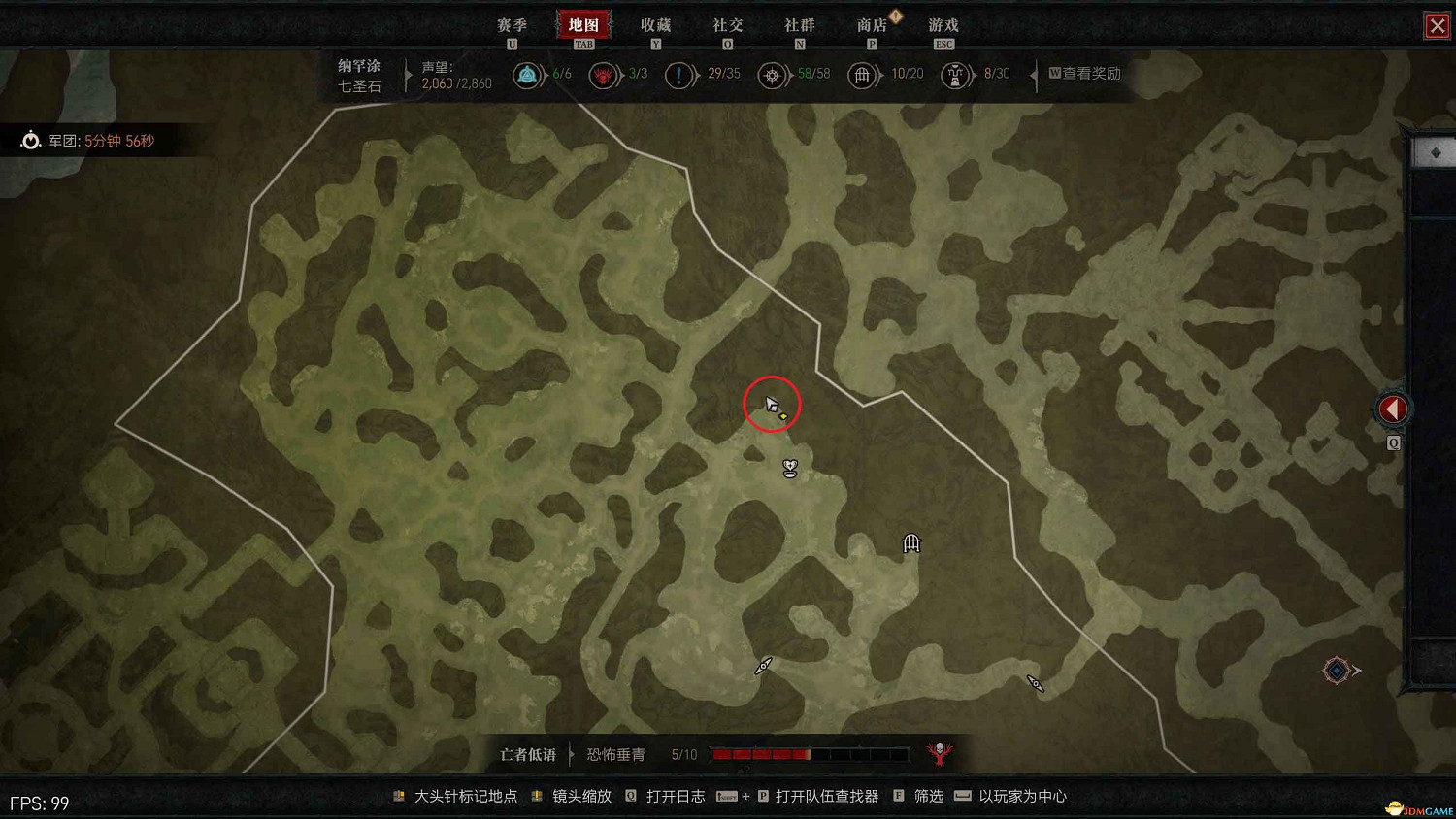Open the dungeon entrance icon on the map
The image size is (1456, 819).
[x=910, y=543]
